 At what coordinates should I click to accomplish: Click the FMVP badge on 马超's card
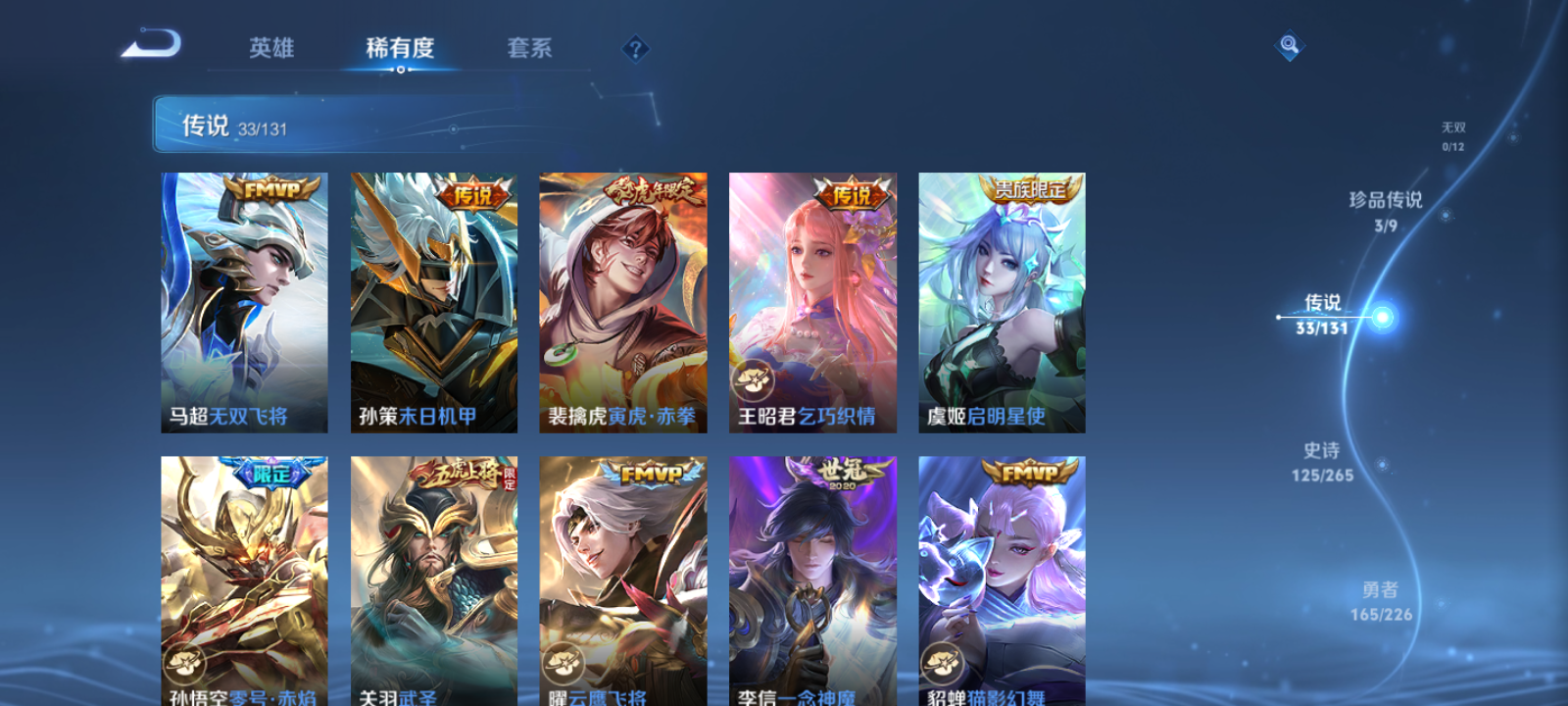tap(272, 188)
